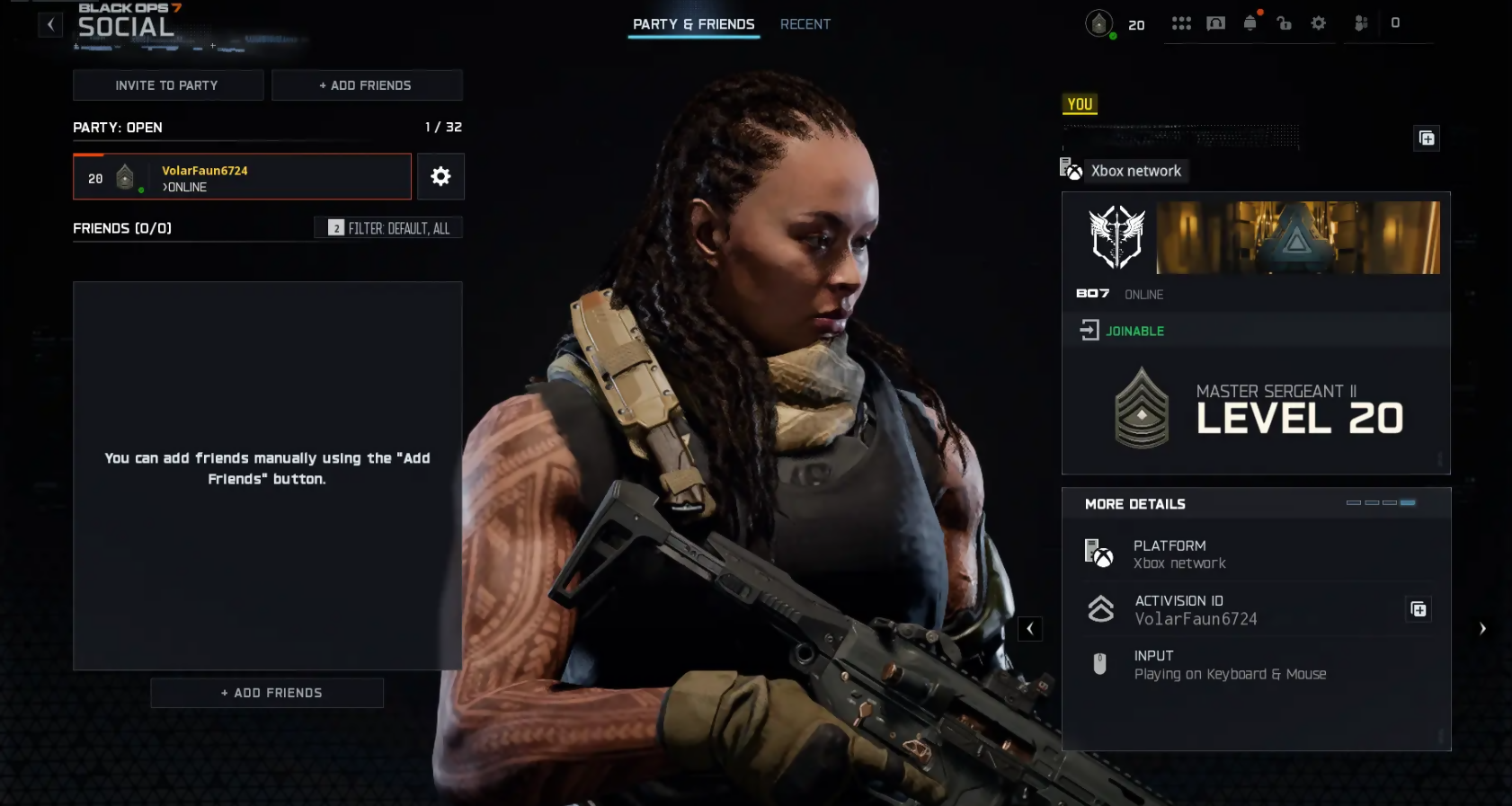Click Invite to Party button
The height and width of the screenshot is (806, 1512).
click(167, 85)
